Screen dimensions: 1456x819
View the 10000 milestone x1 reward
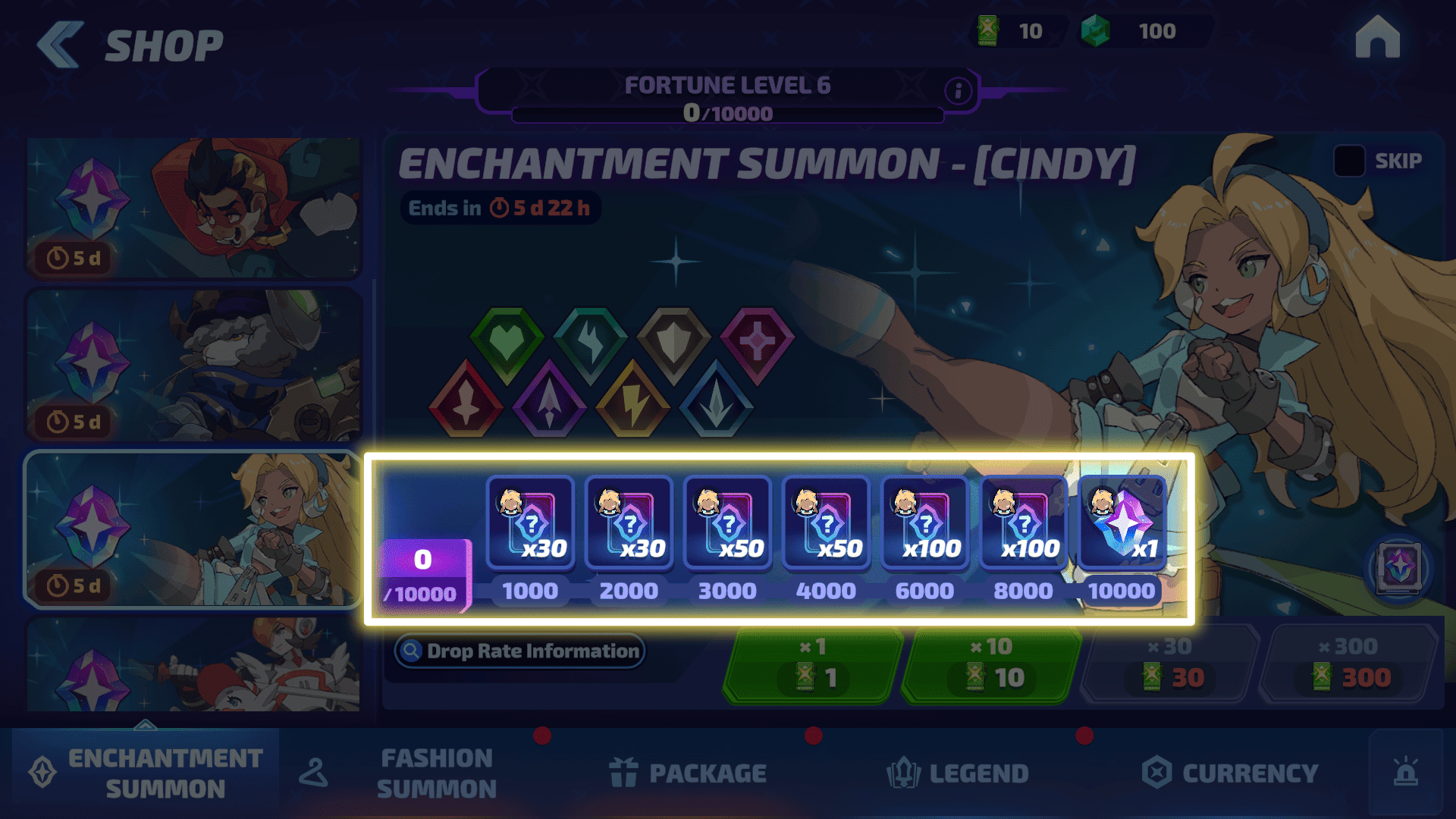point(1122,523)
